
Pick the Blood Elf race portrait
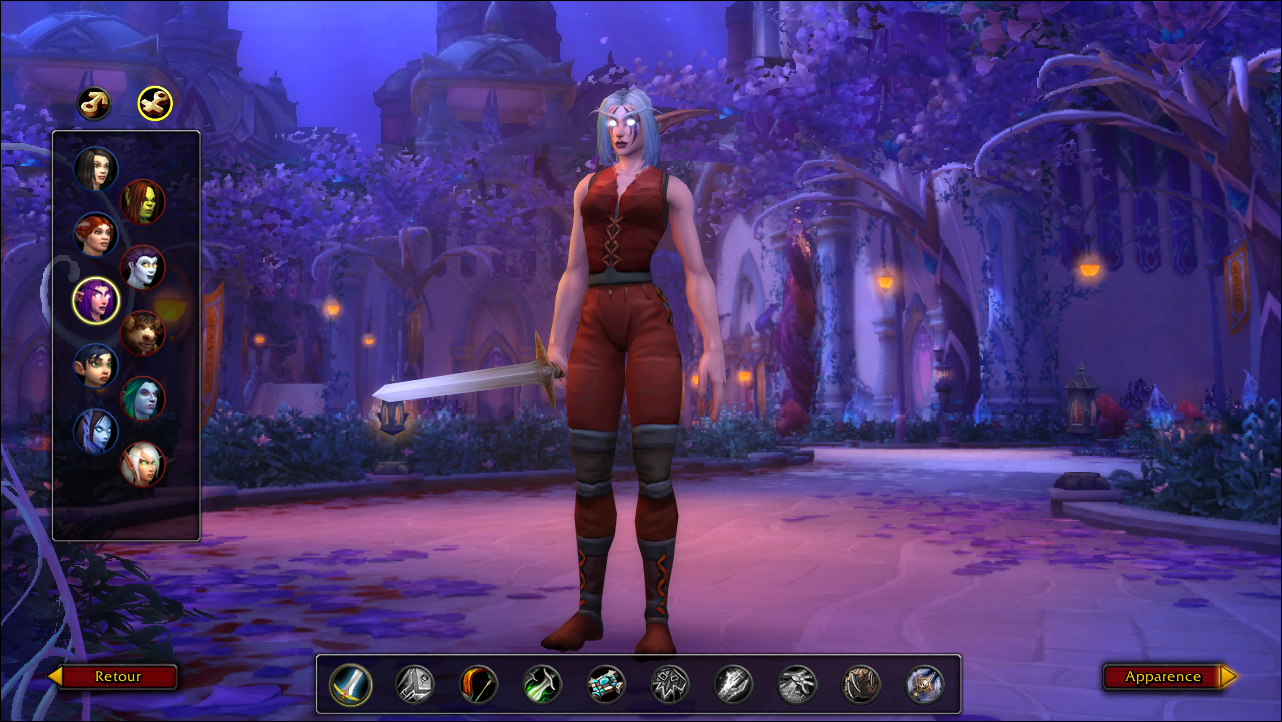(143, 464)
